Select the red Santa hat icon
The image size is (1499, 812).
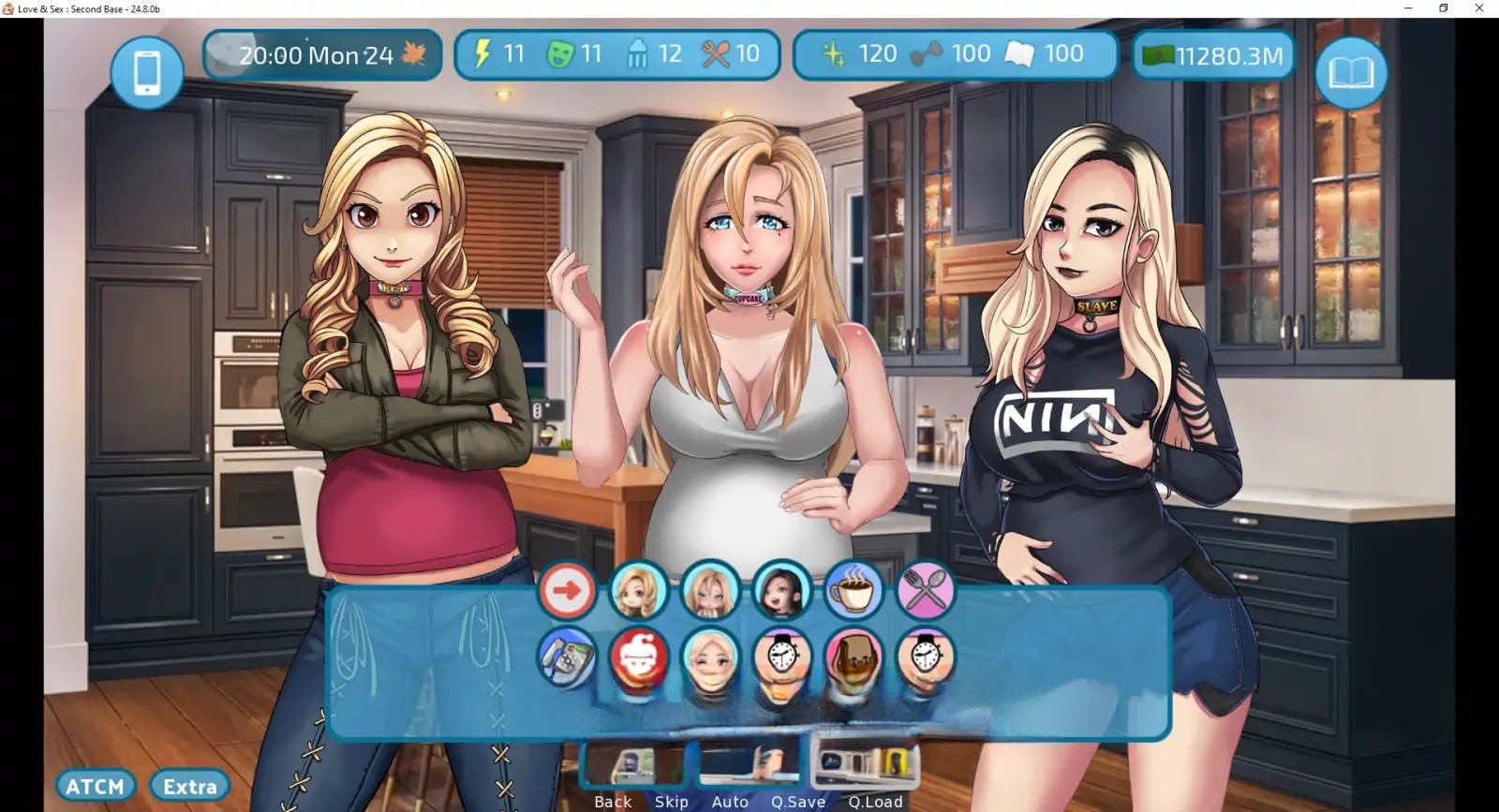639,657
